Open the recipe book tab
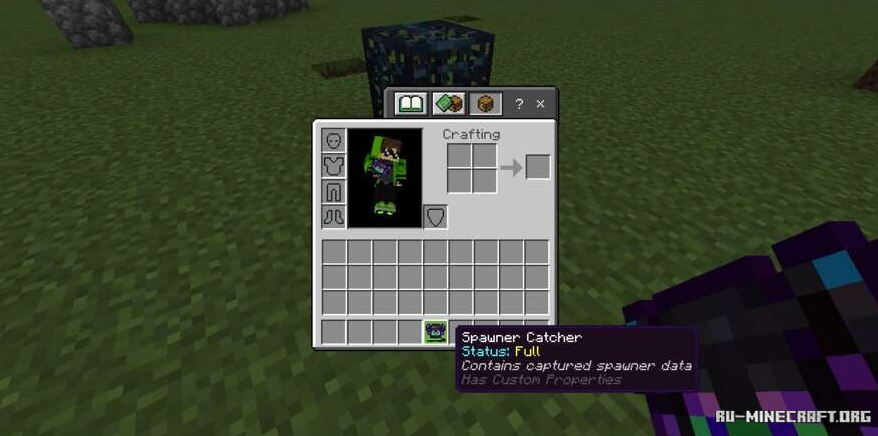The height and width of the screenshot is (436, 878). [411, 103]
